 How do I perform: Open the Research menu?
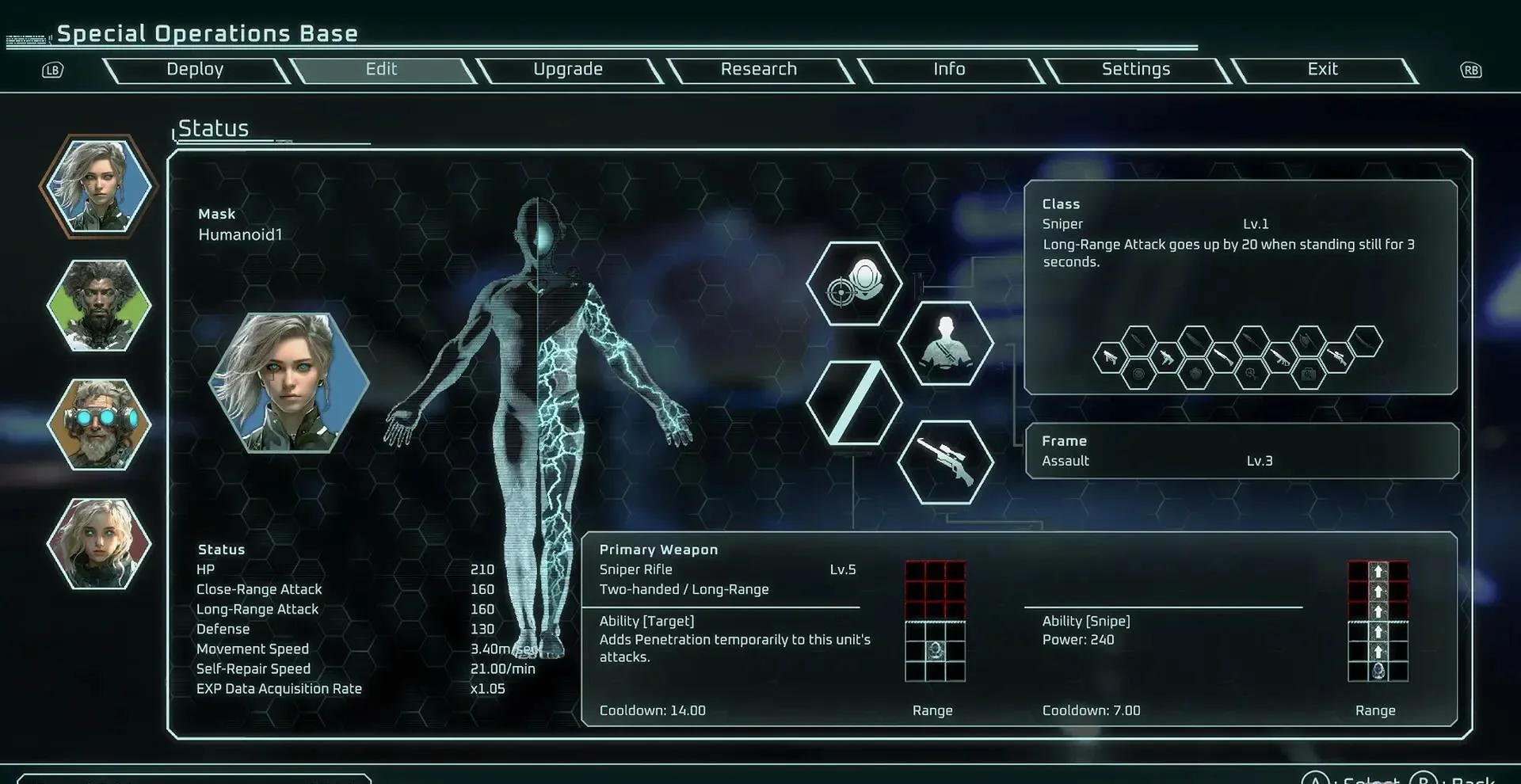click(758, 70)
